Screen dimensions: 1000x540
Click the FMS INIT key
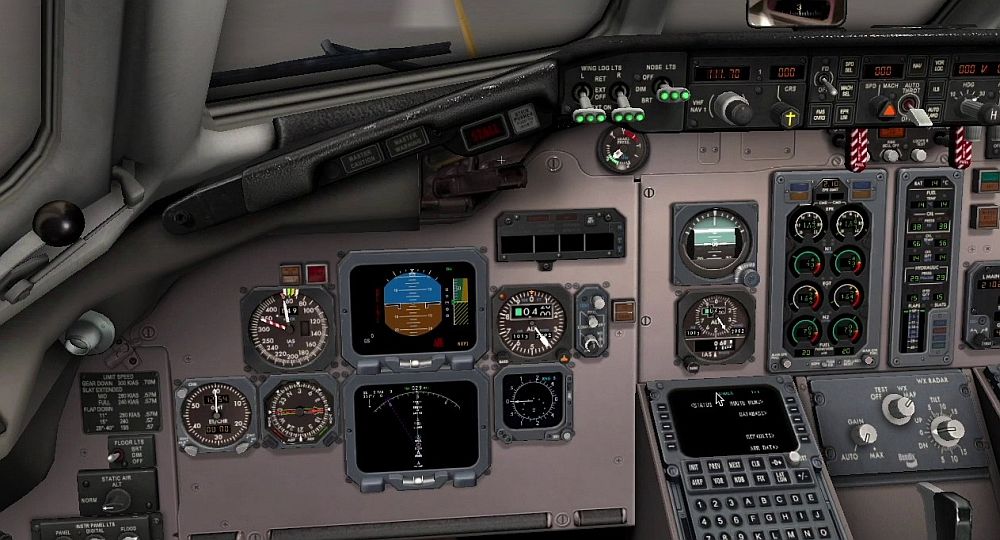pyautogui.click(x=694, y=465)
